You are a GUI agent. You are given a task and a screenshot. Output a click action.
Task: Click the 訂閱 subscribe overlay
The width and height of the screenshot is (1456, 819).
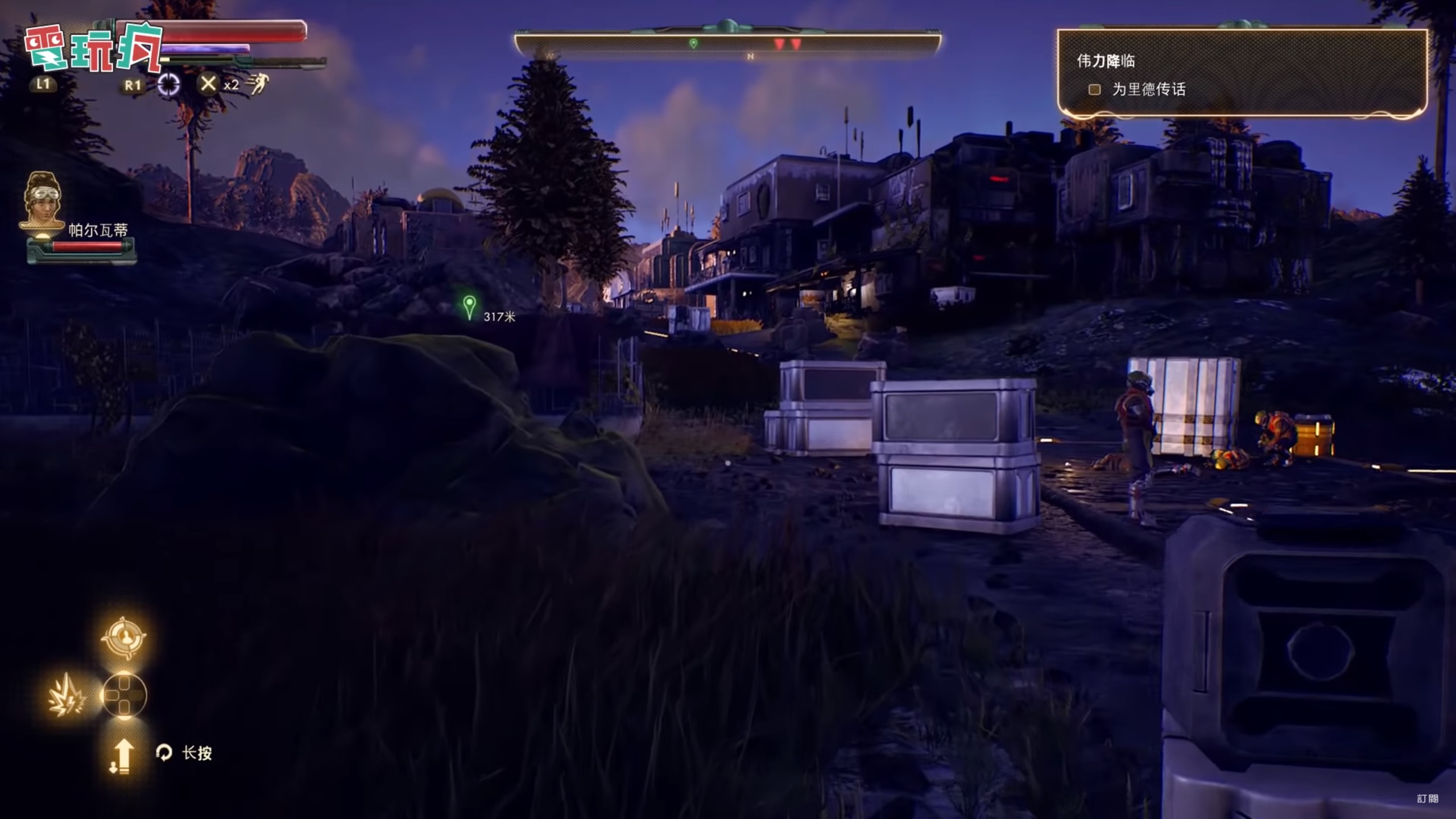coord(1428,799)
